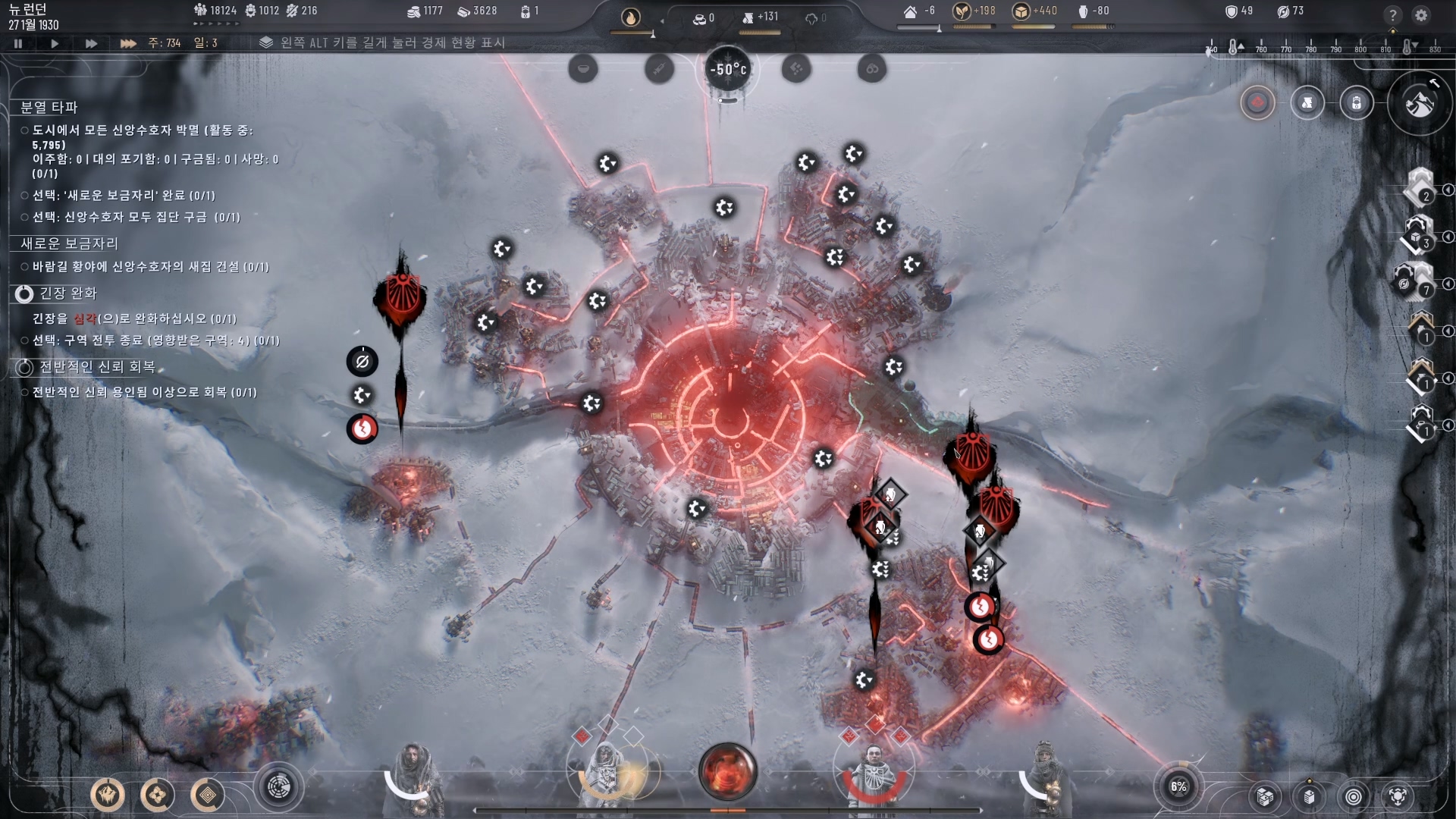This screenshot has width=1456, height=819.
Task: Click the red round button beside build tools
Action: [x=1257, y=102]
